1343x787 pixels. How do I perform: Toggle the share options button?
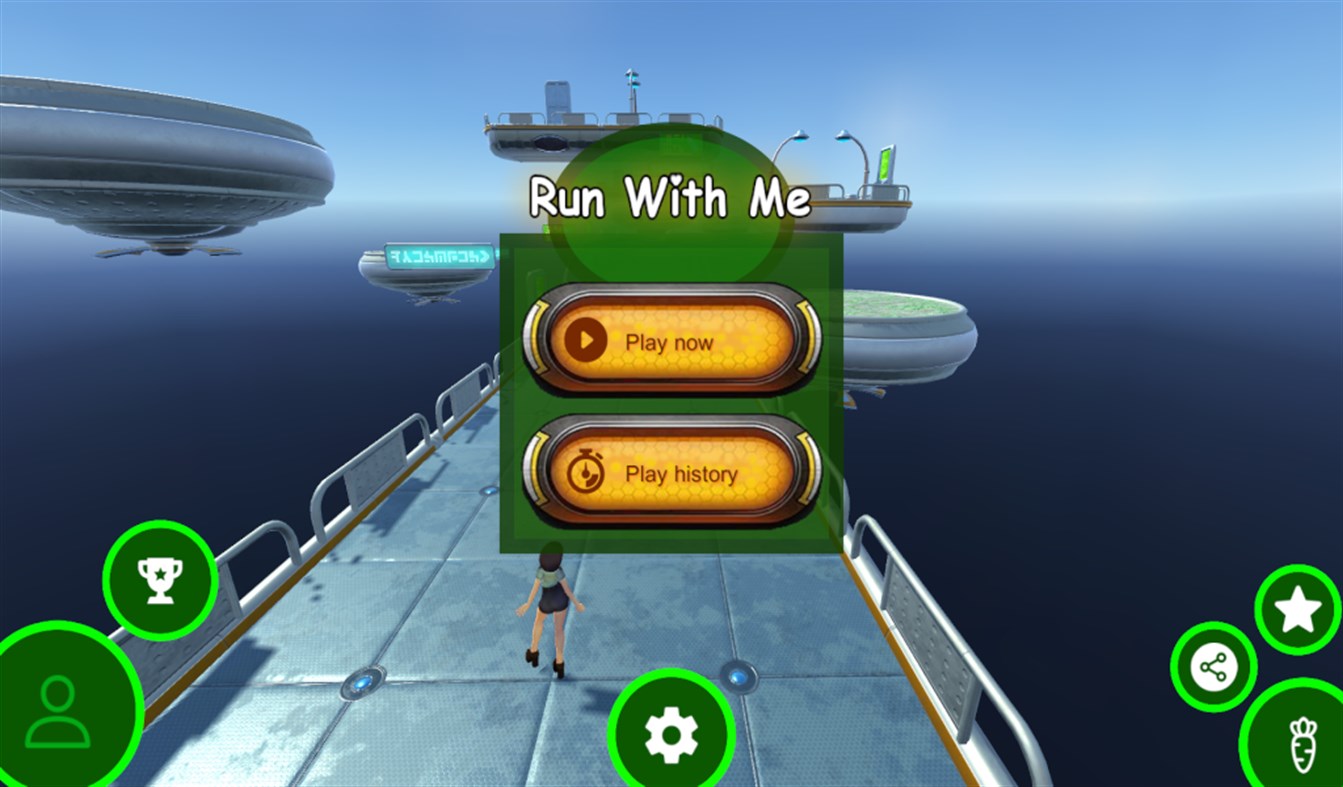point(1213,664)
